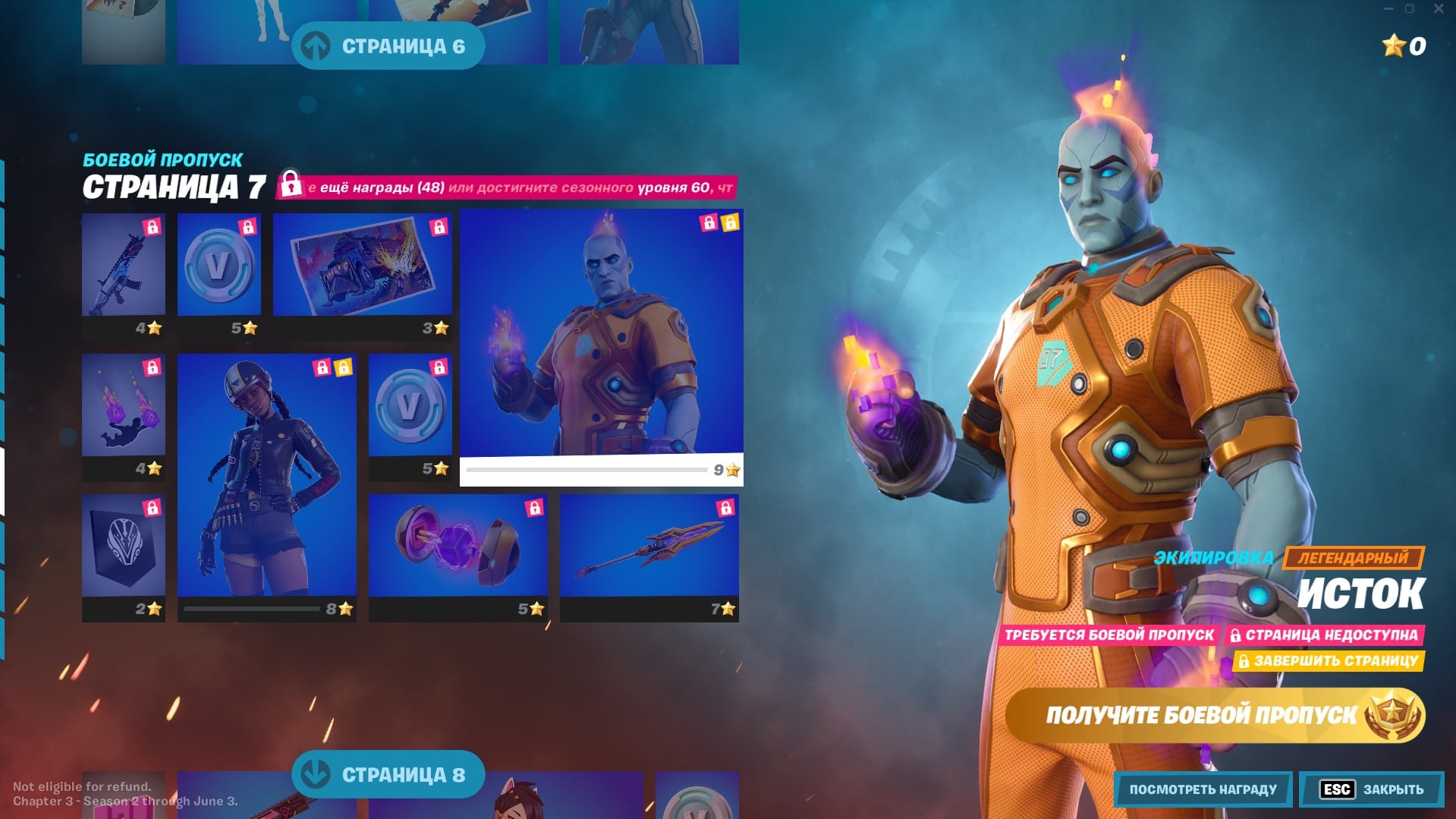Click Получите боевой пропуск button
This screenshot has height=819, width=1456.
[1214, 715]
